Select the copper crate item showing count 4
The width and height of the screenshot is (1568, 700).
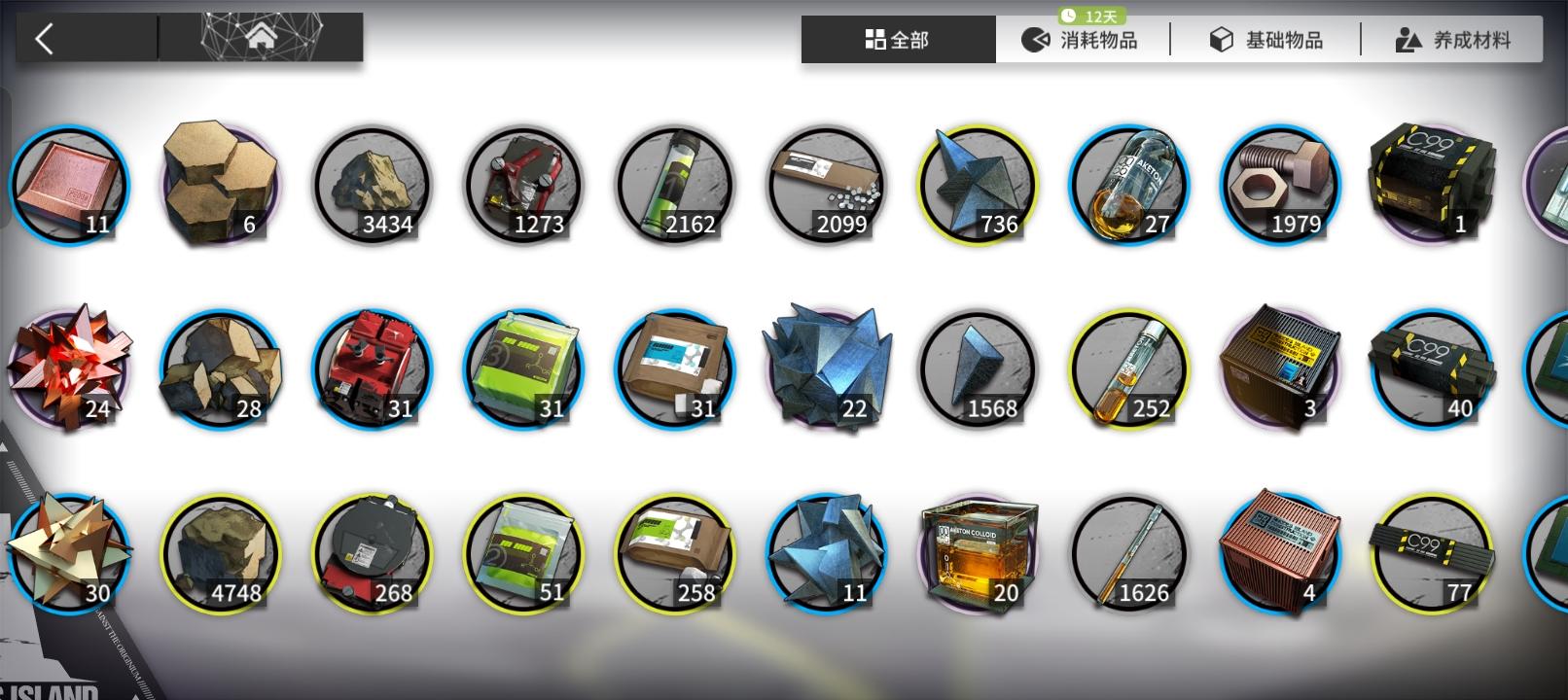tap(1281, 554)
